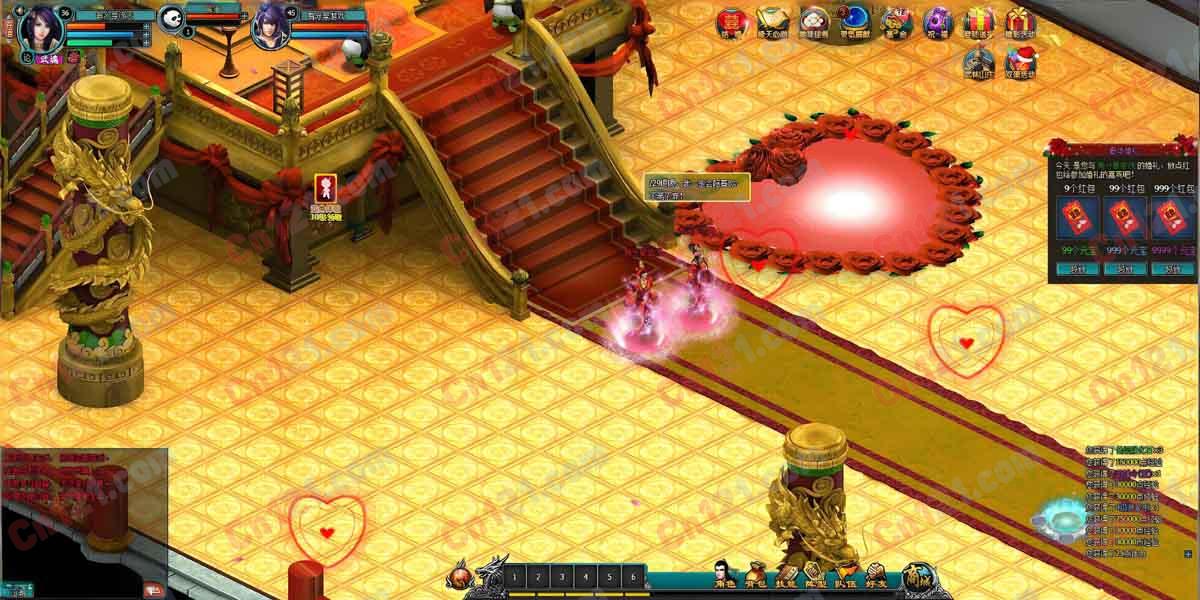Viewport: 1200px width, 600px height.
Task: Open the 技能 skills menu
Action: 786,575
